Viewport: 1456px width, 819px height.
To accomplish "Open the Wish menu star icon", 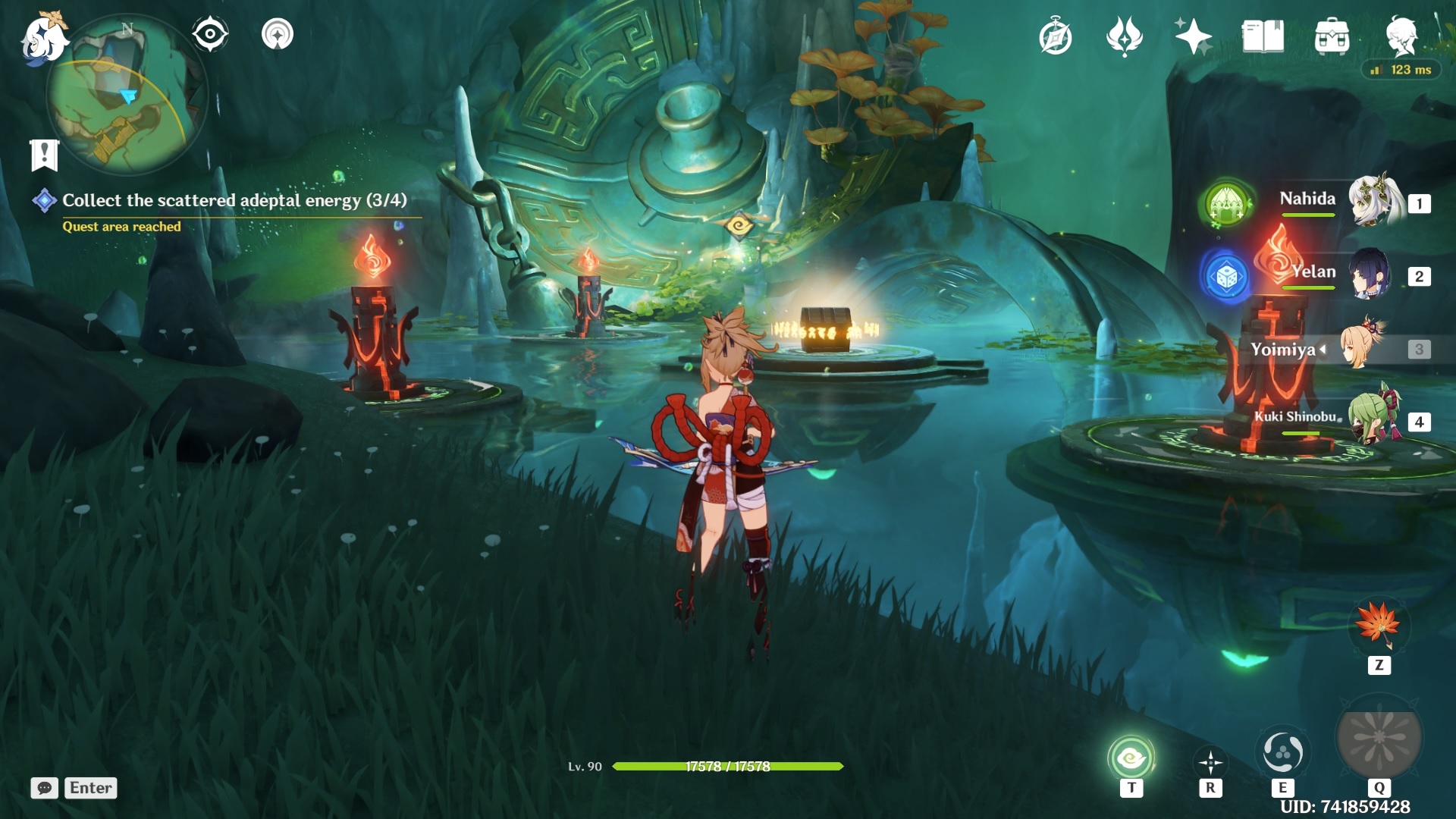I will [x=1191, y=34].
